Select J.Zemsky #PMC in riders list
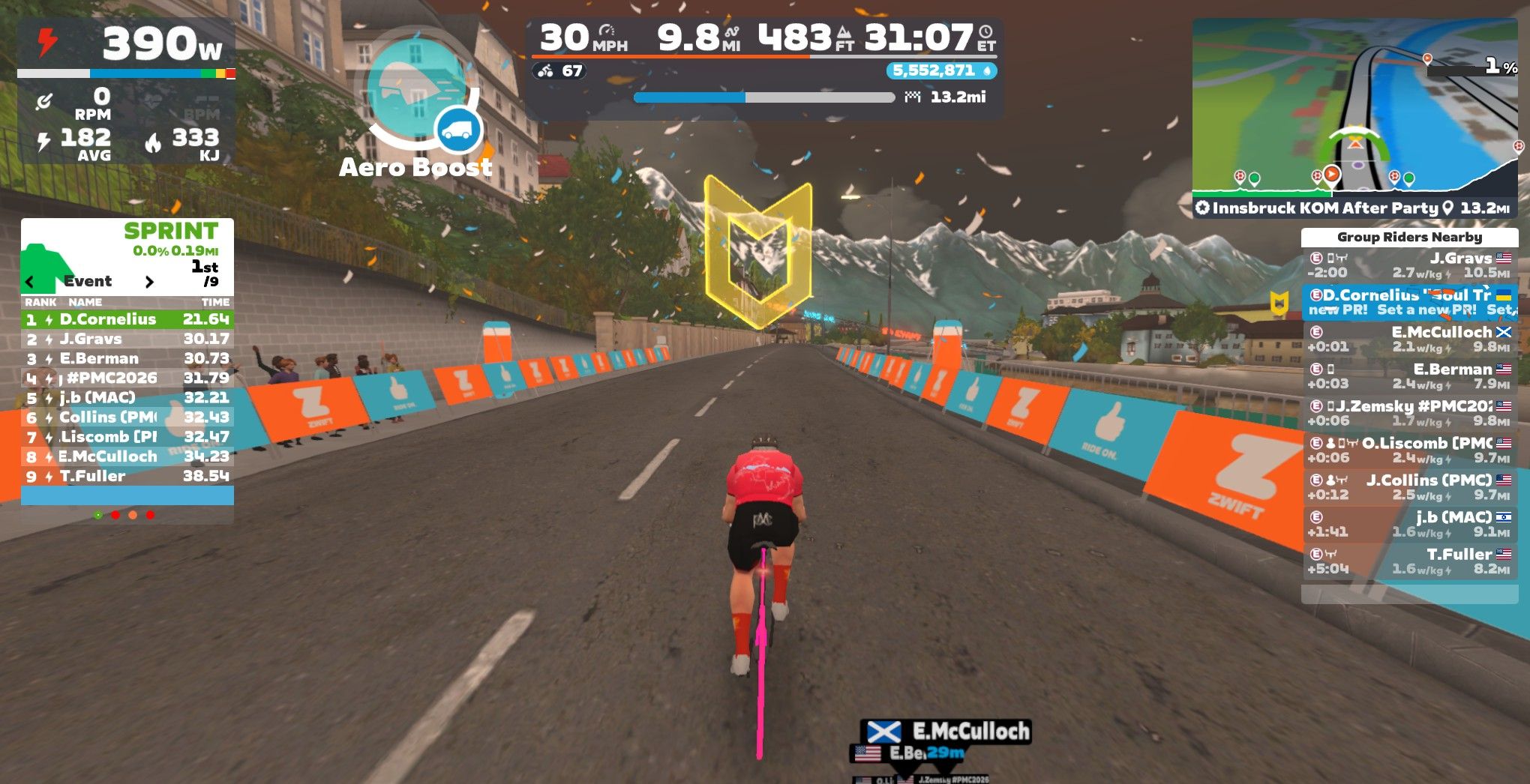Image resolution: width=1530 pixels, height=784 pixels. coord(1408,413)
